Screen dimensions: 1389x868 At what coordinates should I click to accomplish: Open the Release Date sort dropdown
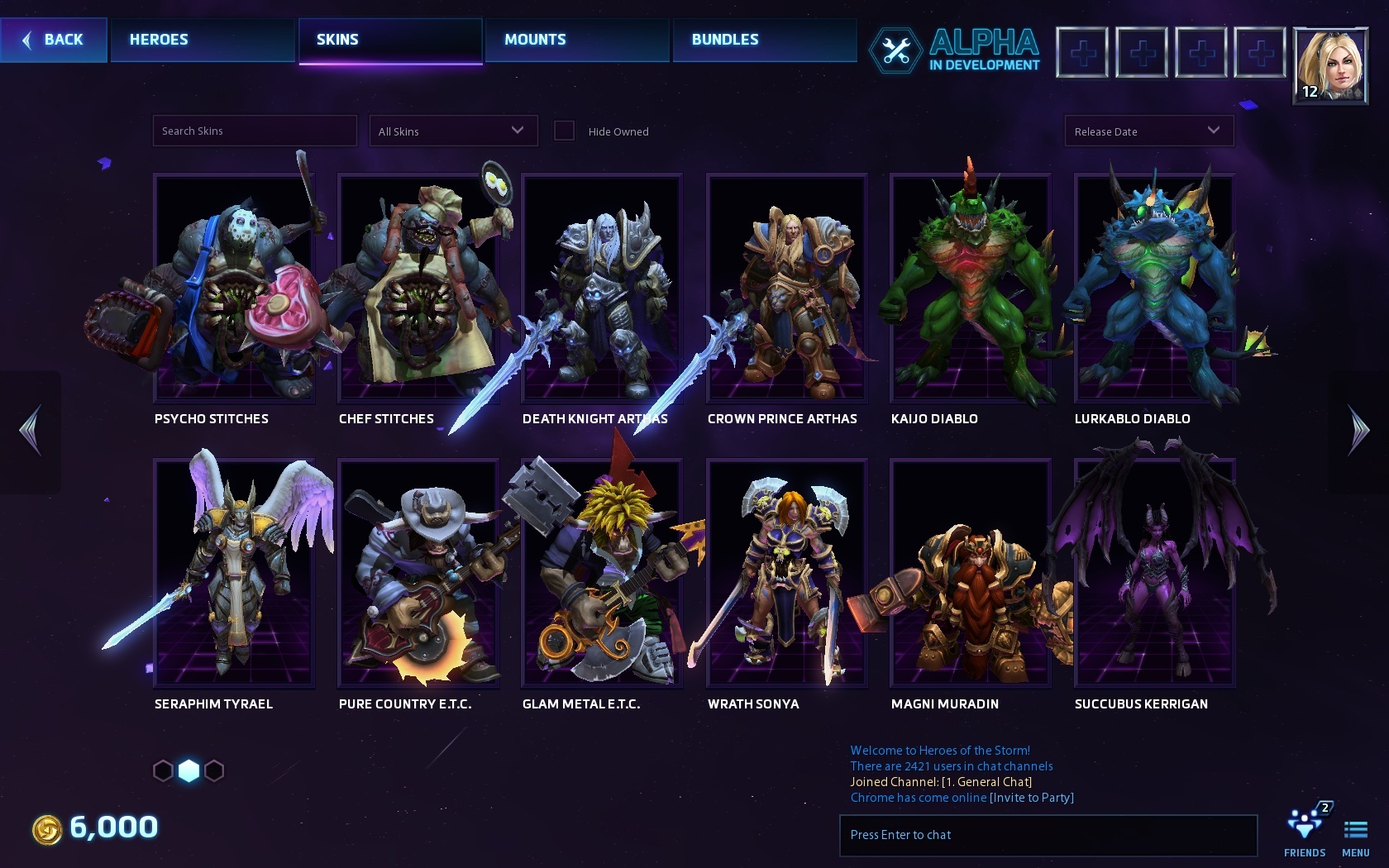click(x=1148, y=131)
